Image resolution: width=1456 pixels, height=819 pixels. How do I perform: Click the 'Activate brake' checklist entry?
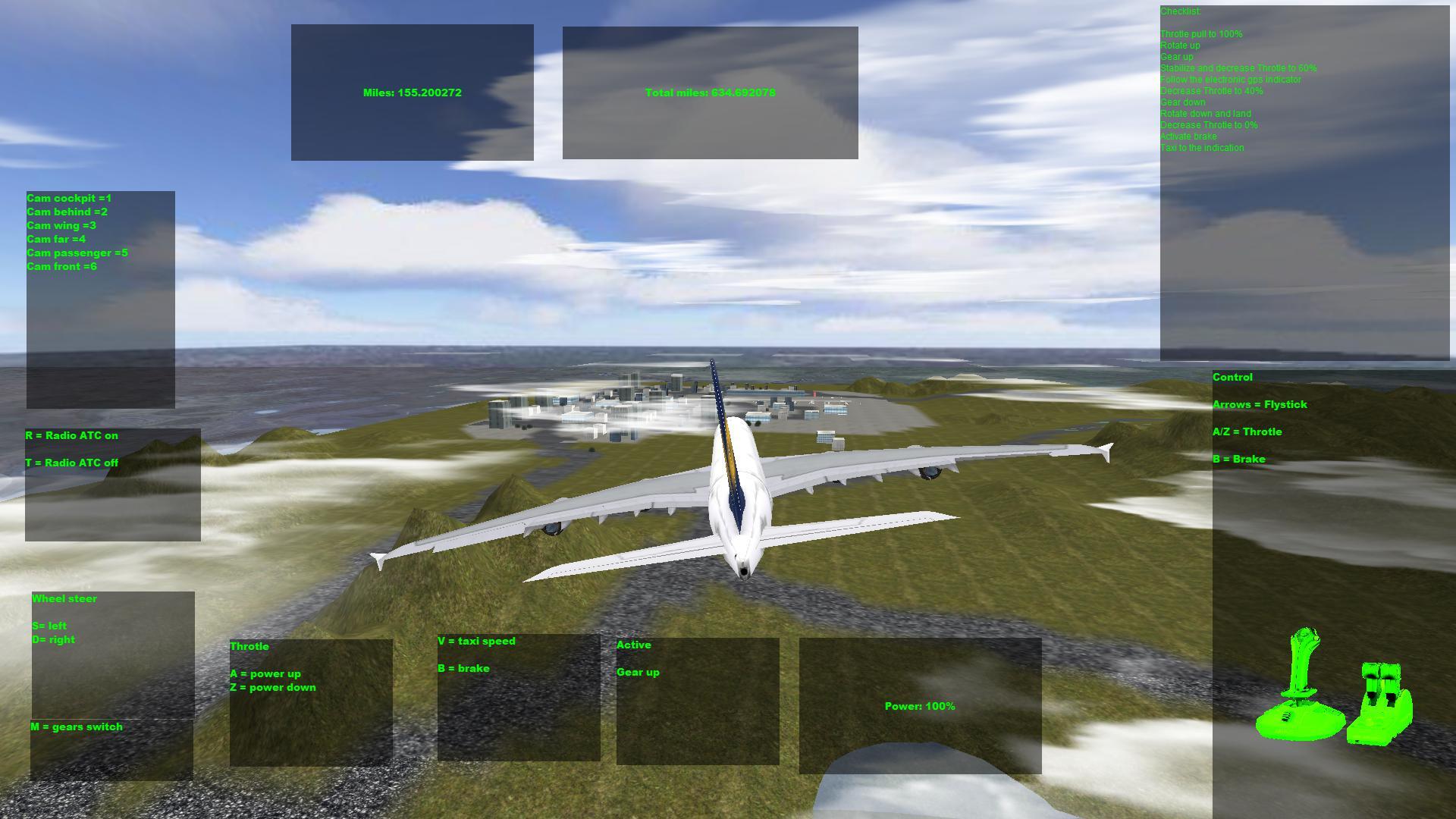click(1188, 136)
